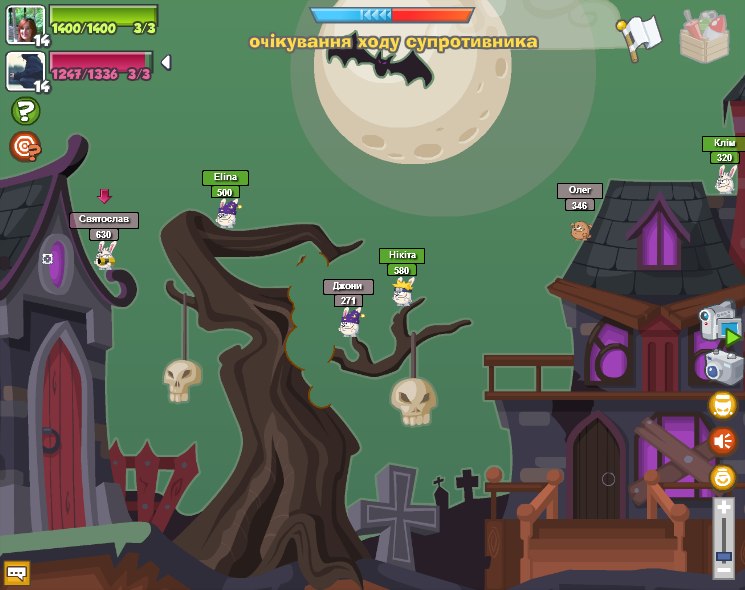Start video recording with the camcorder icon
The width and height of the screenshot is (745, 590).
[720, 324]
